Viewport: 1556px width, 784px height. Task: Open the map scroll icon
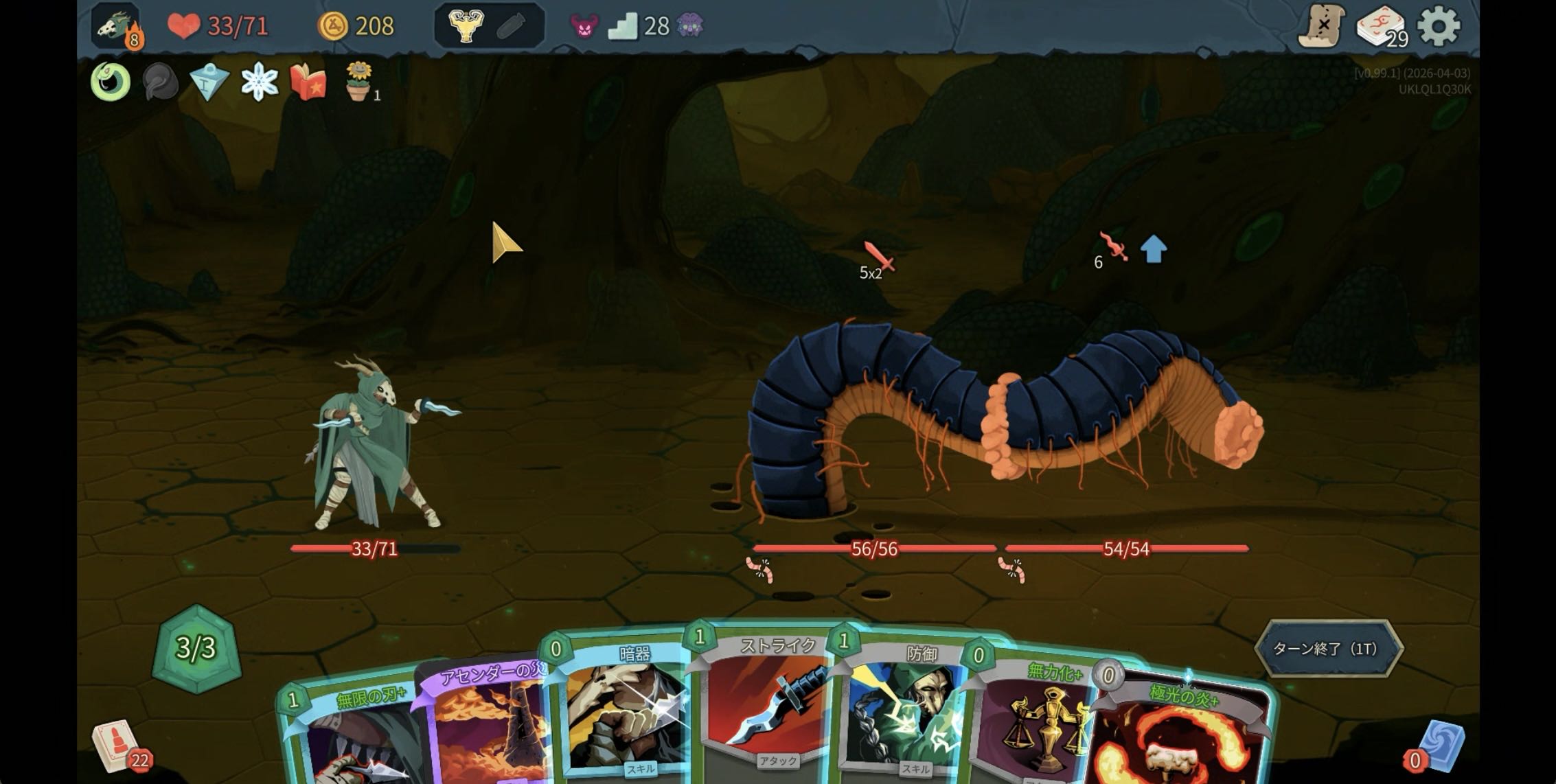tap(1320, 27)
